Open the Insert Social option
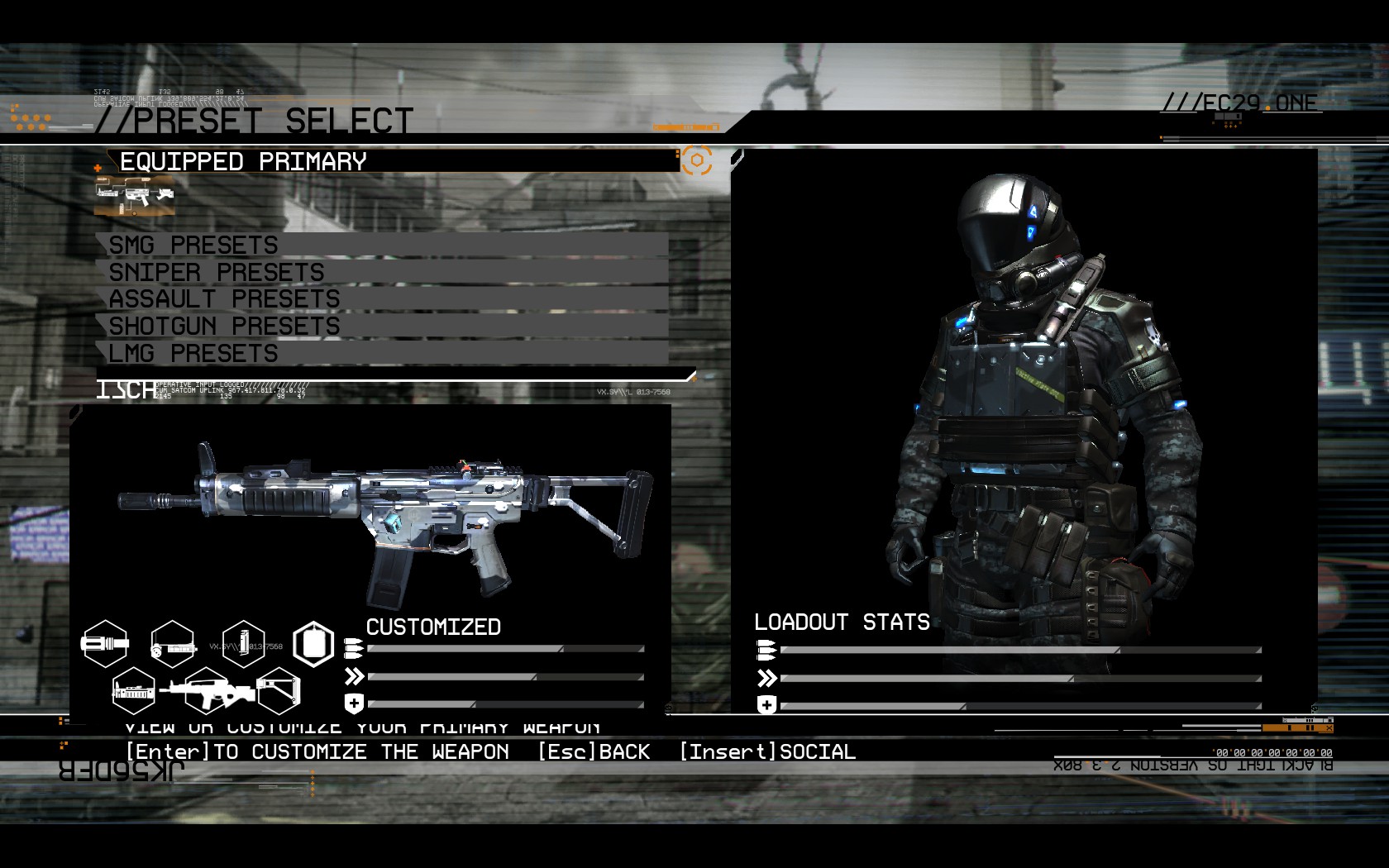The image size is (1389, 868). [767, 751]
